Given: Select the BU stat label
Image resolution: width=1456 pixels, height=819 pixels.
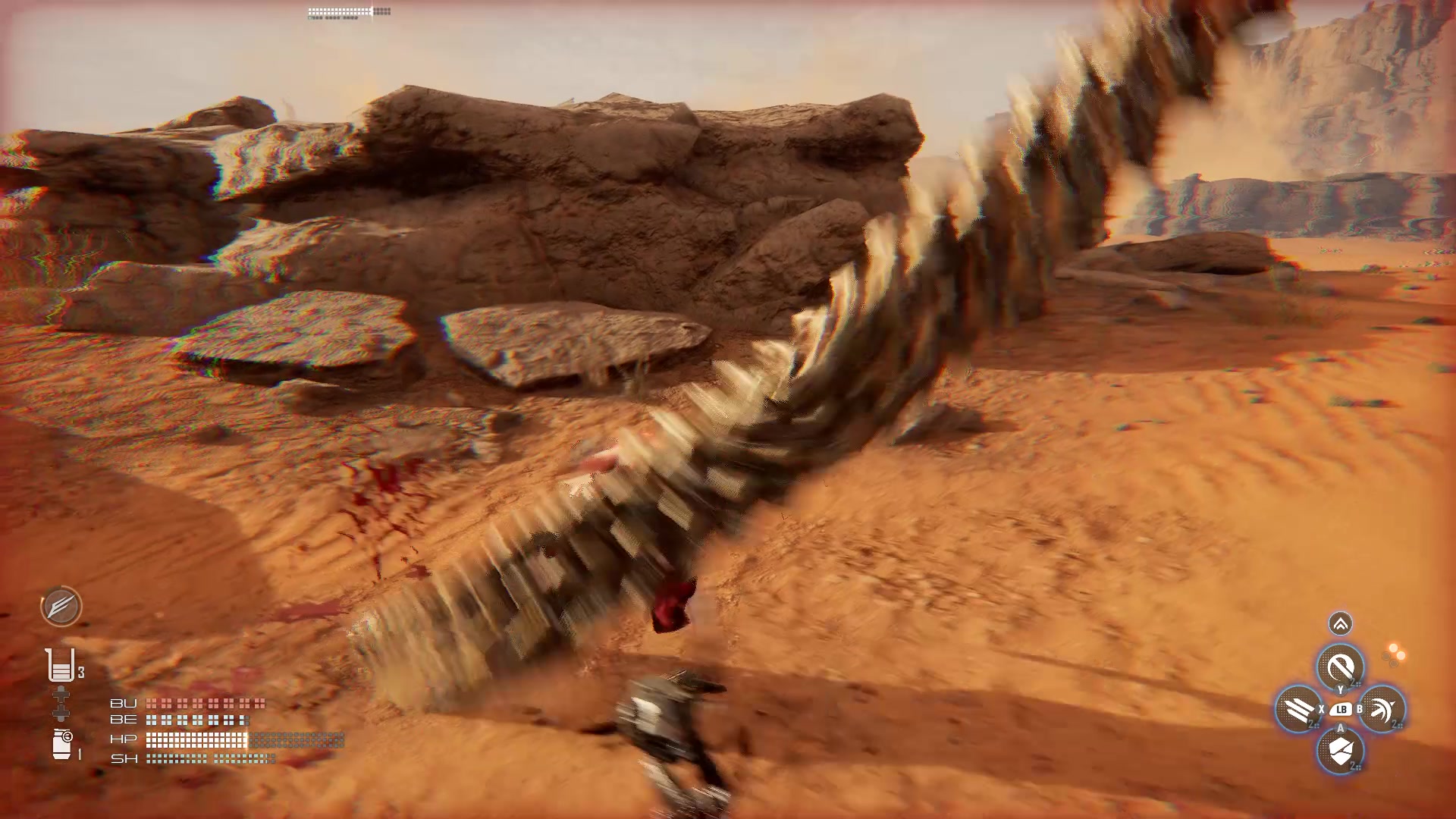Looking at the screenshot, I should pos(124,704).
